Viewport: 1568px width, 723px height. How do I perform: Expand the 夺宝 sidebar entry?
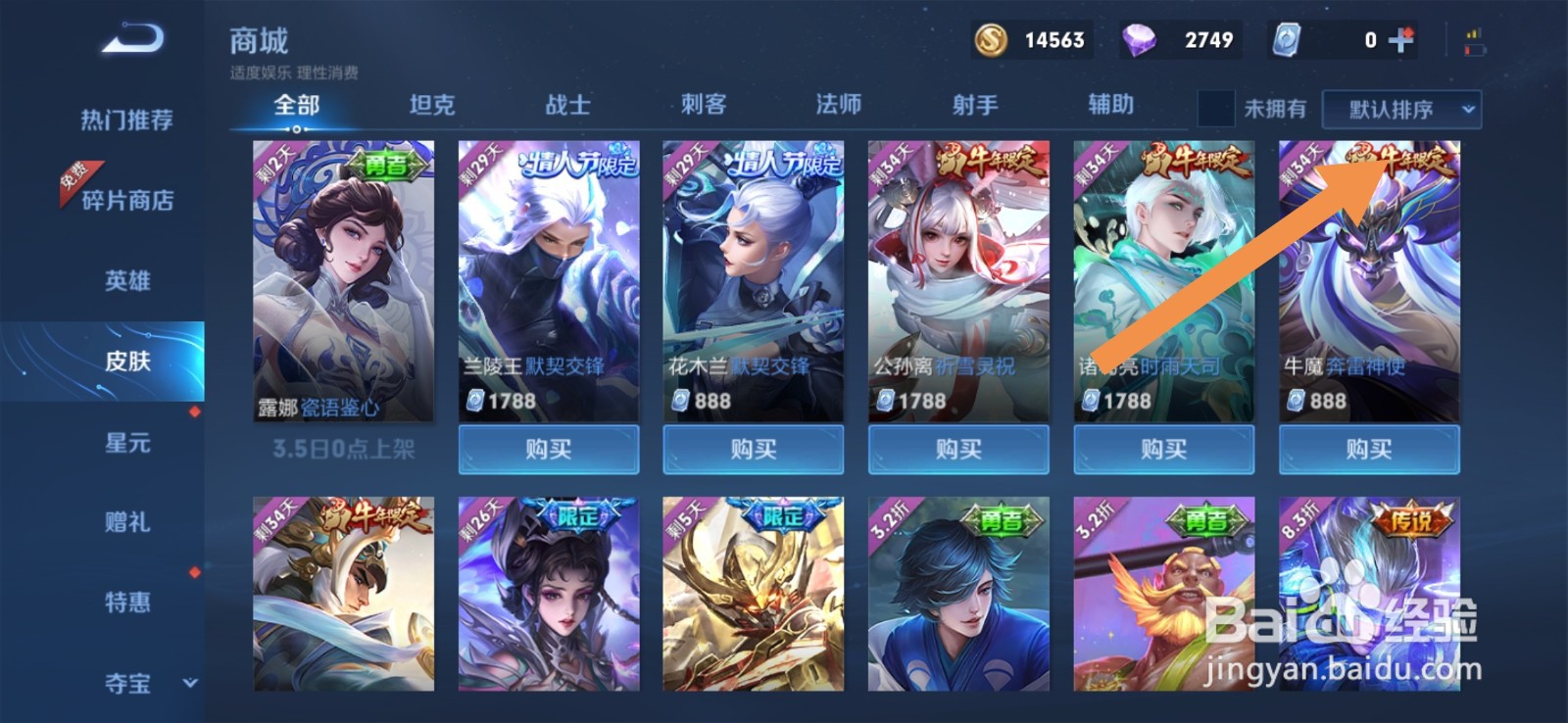125,686
